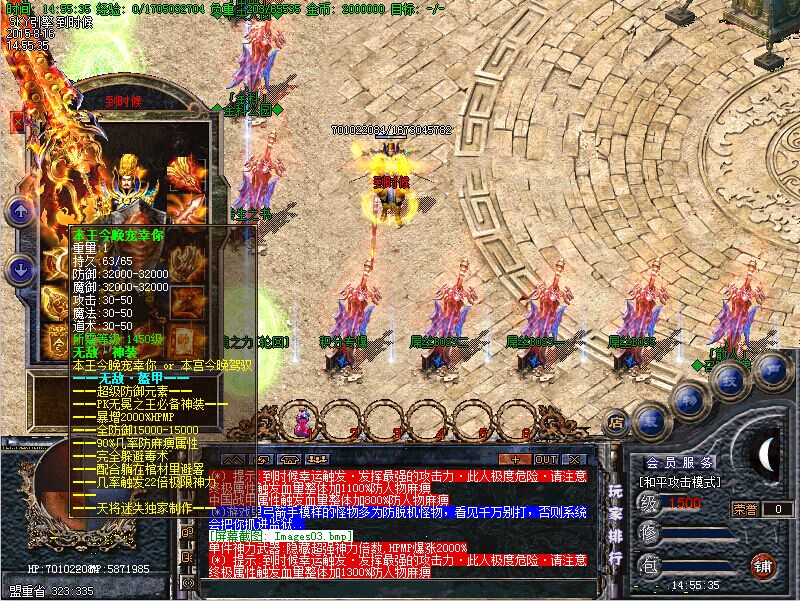The image size is (800, 601).
Task: Click the 包 round button
Action: (x=650, y=566)
